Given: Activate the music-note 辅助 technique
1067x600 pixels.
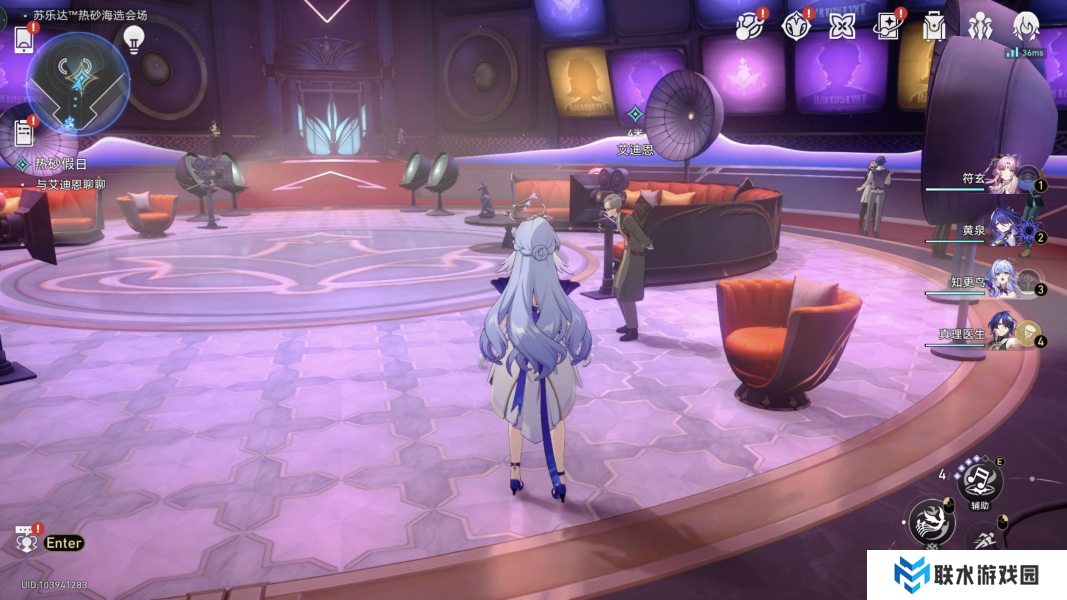Looking at the screenshot, I should (980, 479).
